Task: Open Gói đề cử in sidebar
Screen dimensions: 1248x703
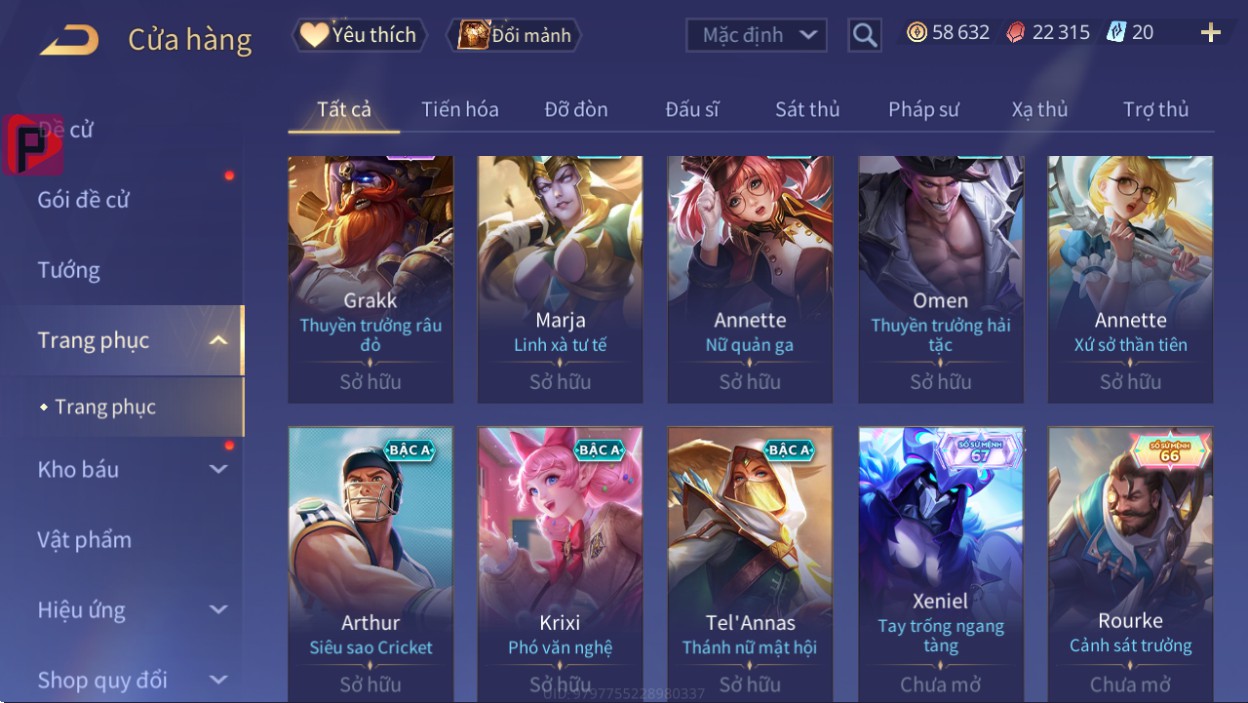Action: click(84, 200)
